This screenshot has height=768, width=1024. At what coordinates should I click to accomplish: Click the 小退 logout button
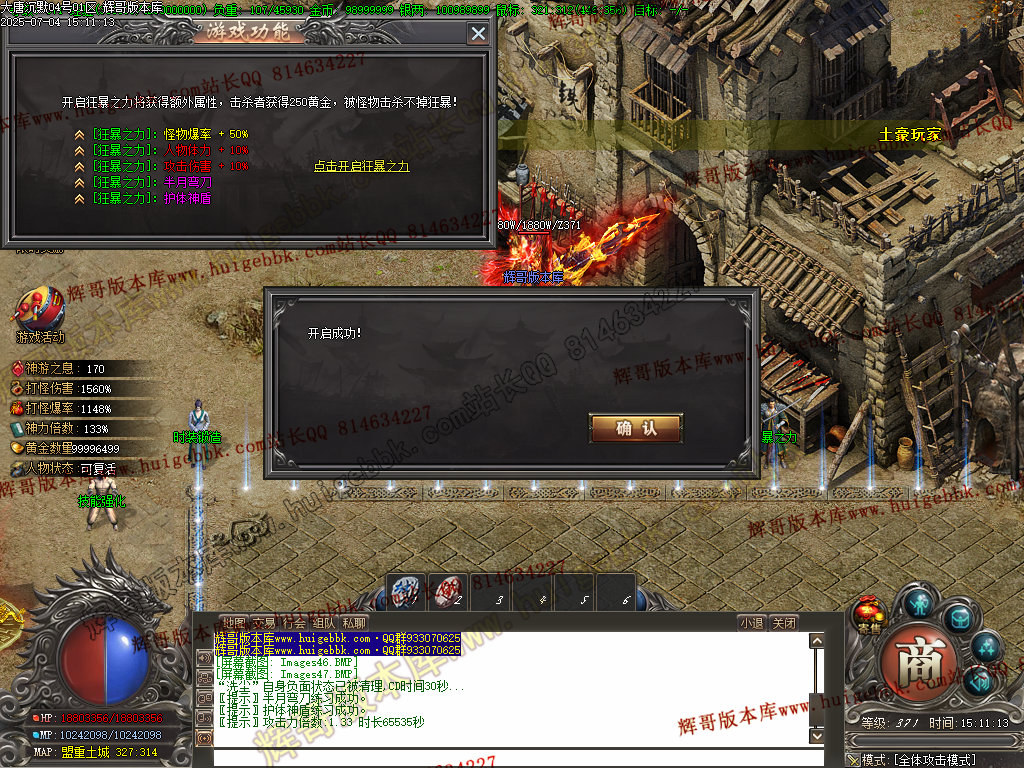(x=752, y=623)
